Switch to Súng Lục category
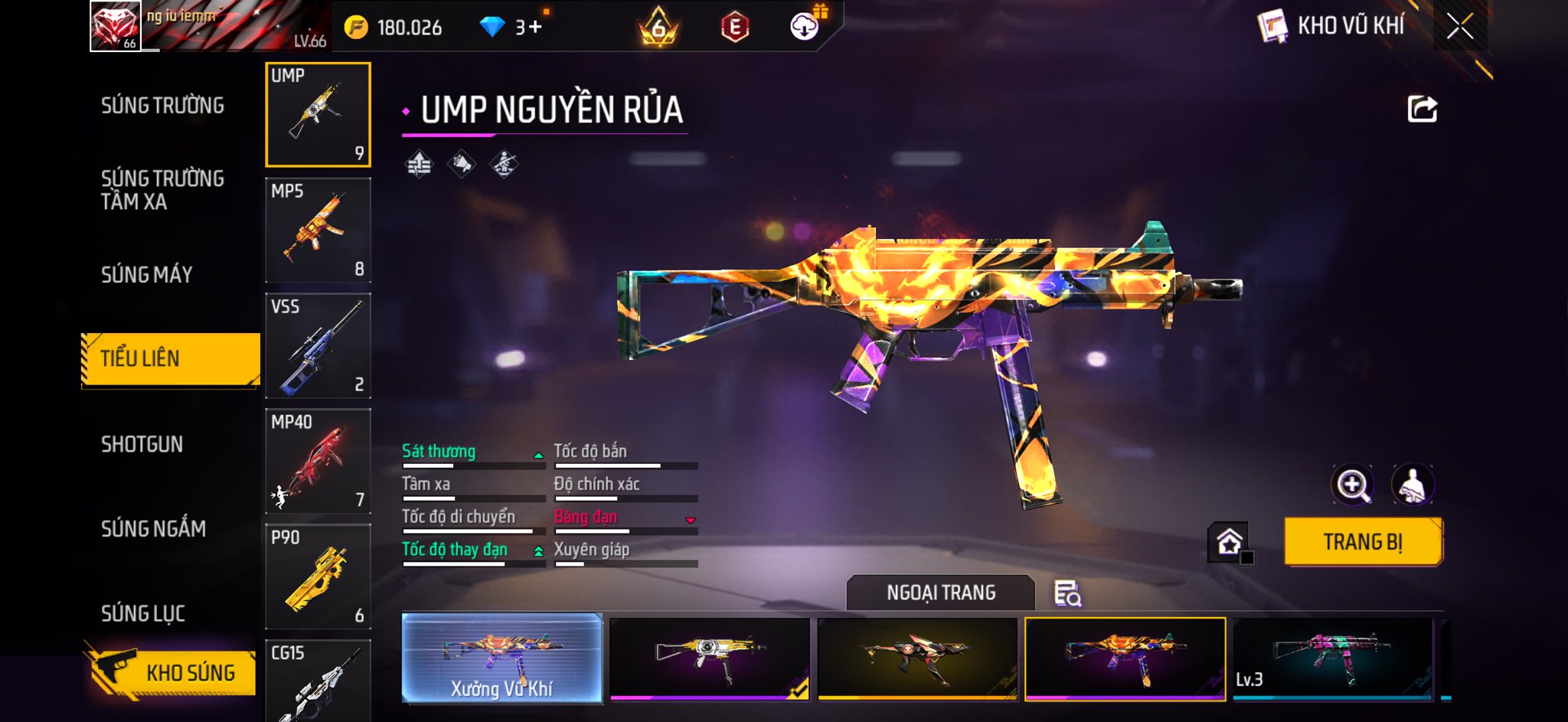This screenshot has height=722, width=1568. point(142,613)
